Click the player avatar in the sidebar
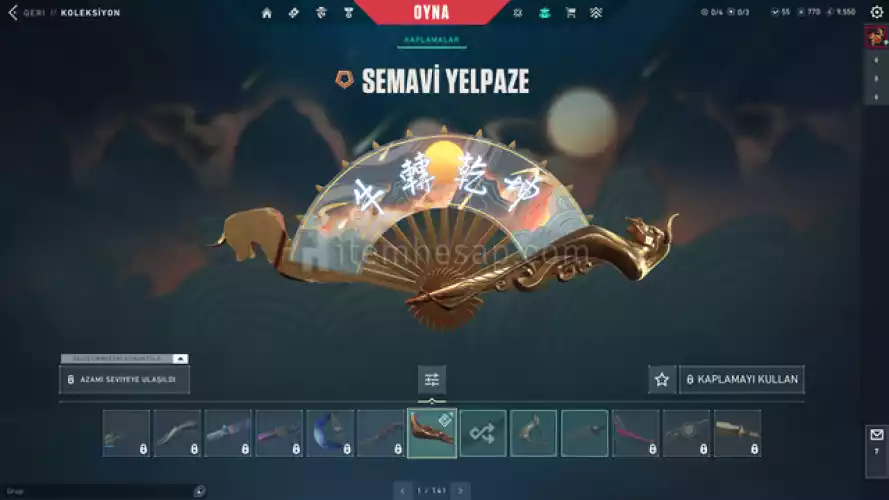Viewport: 889px width, 500px height. point(877,37)
